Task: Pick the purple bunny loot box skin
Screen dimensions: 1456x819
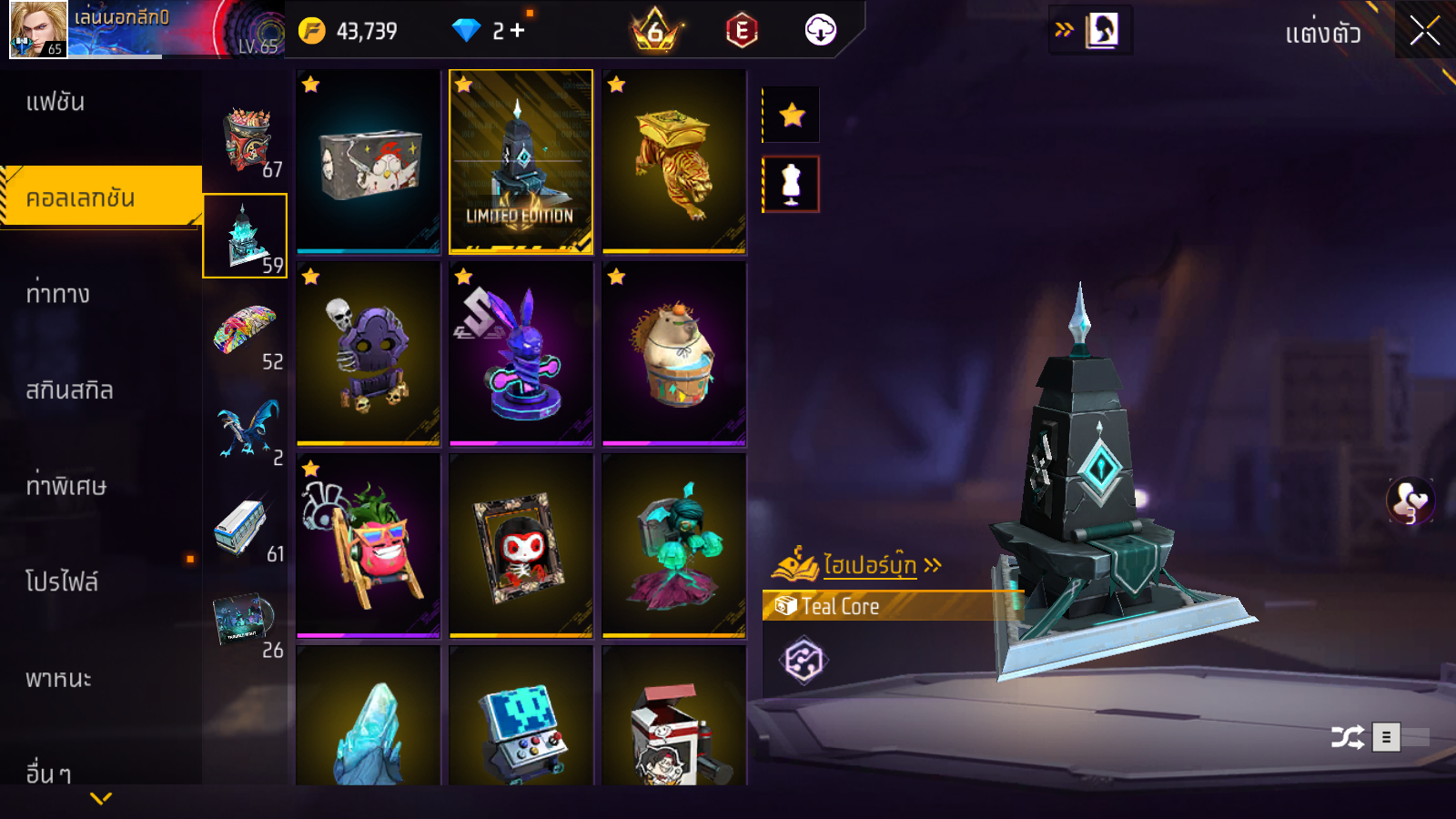Action: [521, 354]
